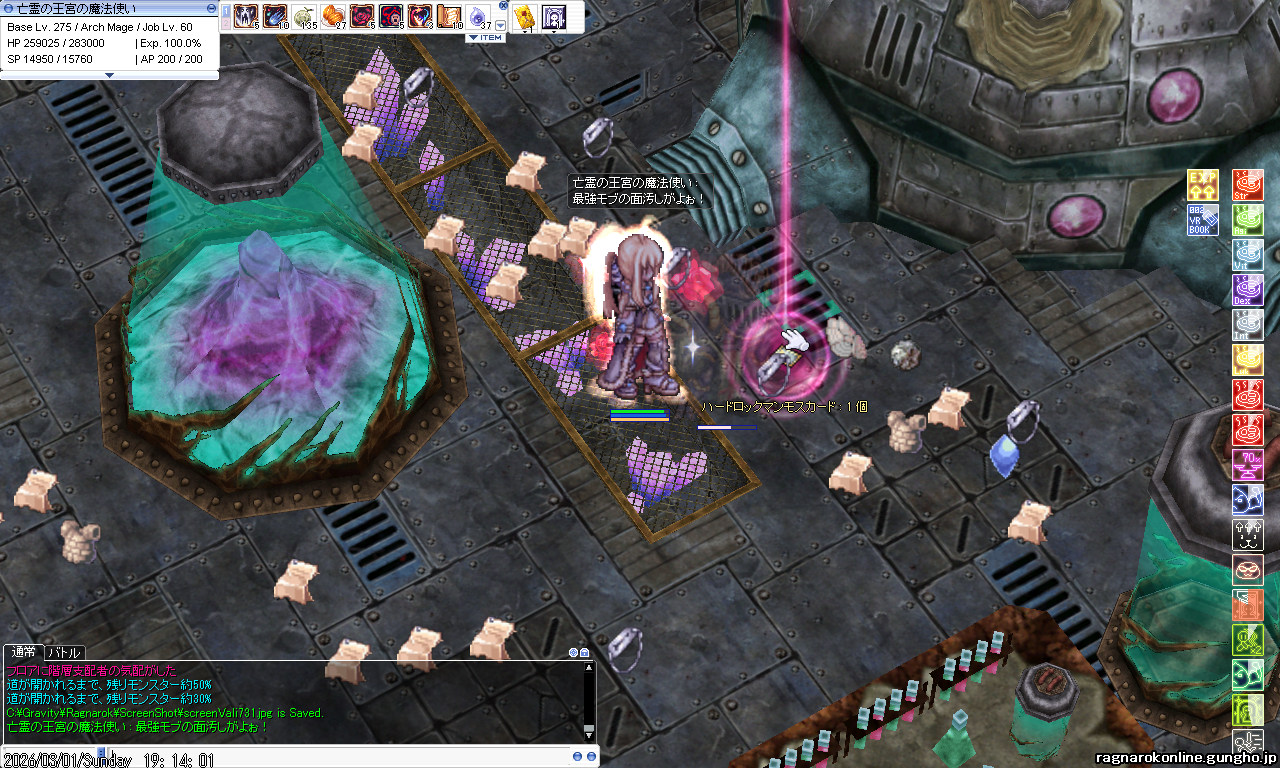Cast the blue comet skill
The width and height of the screenshot is (1280, 768).
click(x=275, y=15)
